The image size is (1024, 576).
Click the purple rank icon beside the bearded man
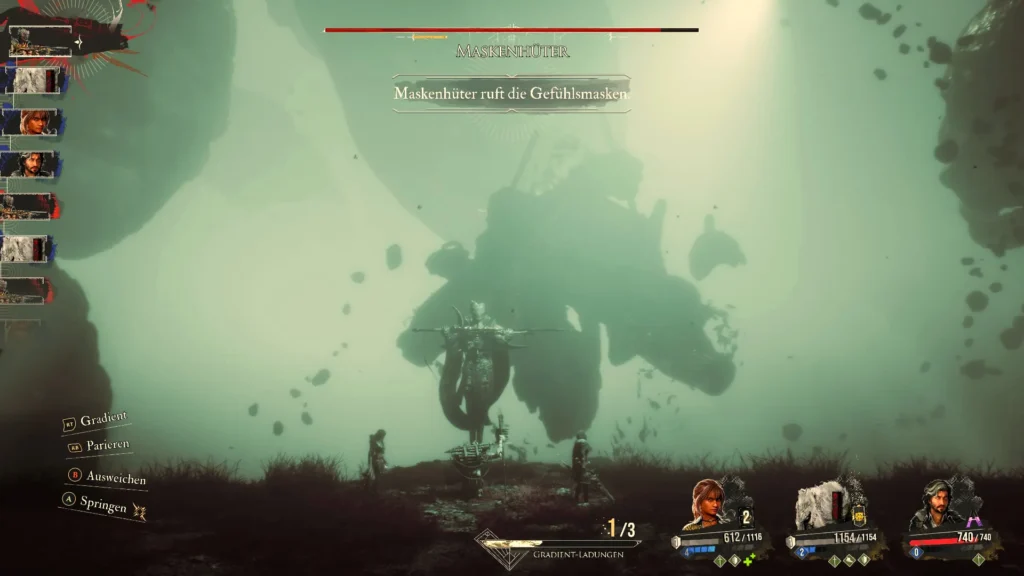pyautogui.click(x=973, y=521)
